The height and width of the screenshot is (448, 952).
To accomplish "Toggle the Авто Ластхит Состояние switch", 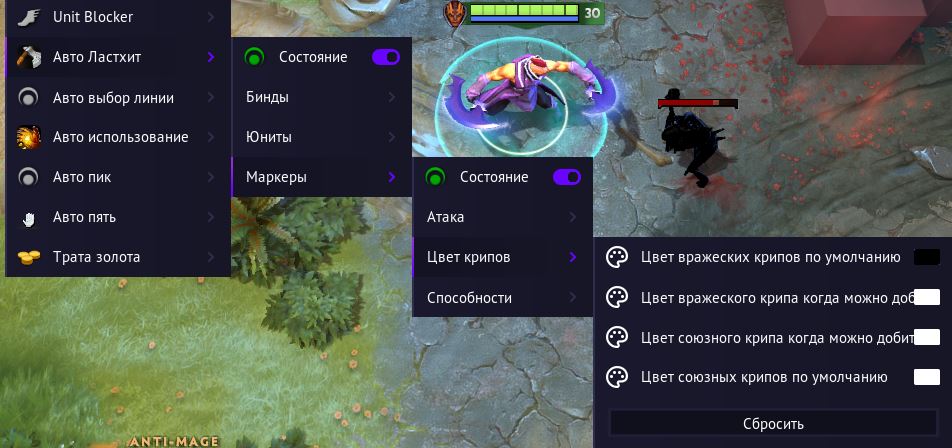I will (x=385, y=57).
